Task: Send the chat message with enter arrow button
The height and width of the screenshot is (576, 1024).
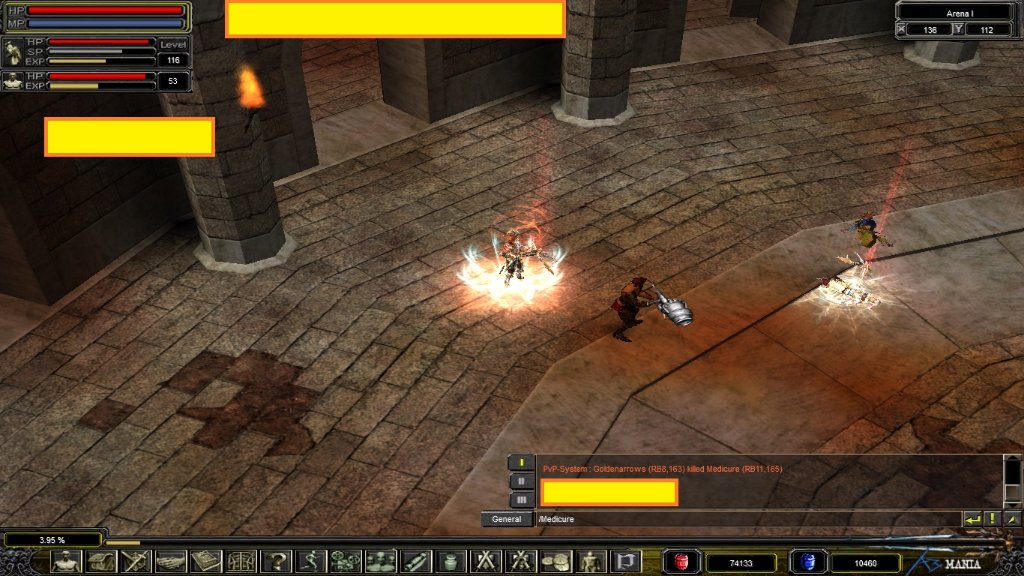Action: pyautogui.click(x=972, y=519)
